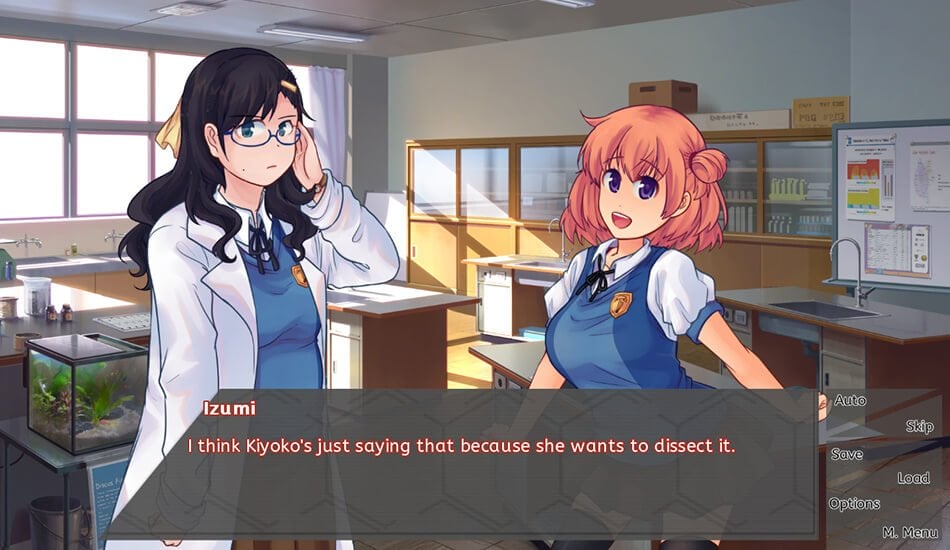Return to the main menu via M. Menu
The height and width of the screenshot is (550, 950).
pyautogui.click(x=910, y=532)
